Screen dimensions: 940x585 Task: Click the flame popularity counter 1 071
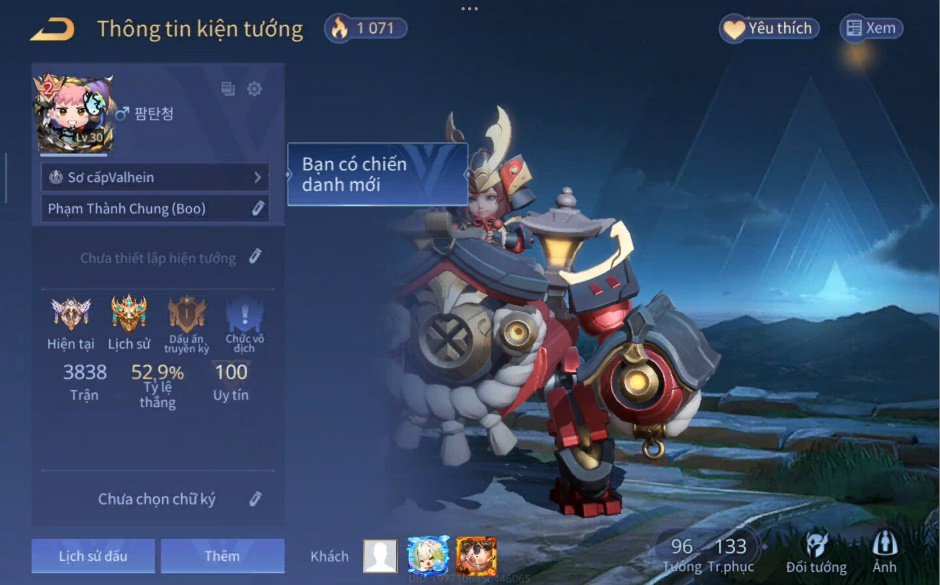coord(365,28)
